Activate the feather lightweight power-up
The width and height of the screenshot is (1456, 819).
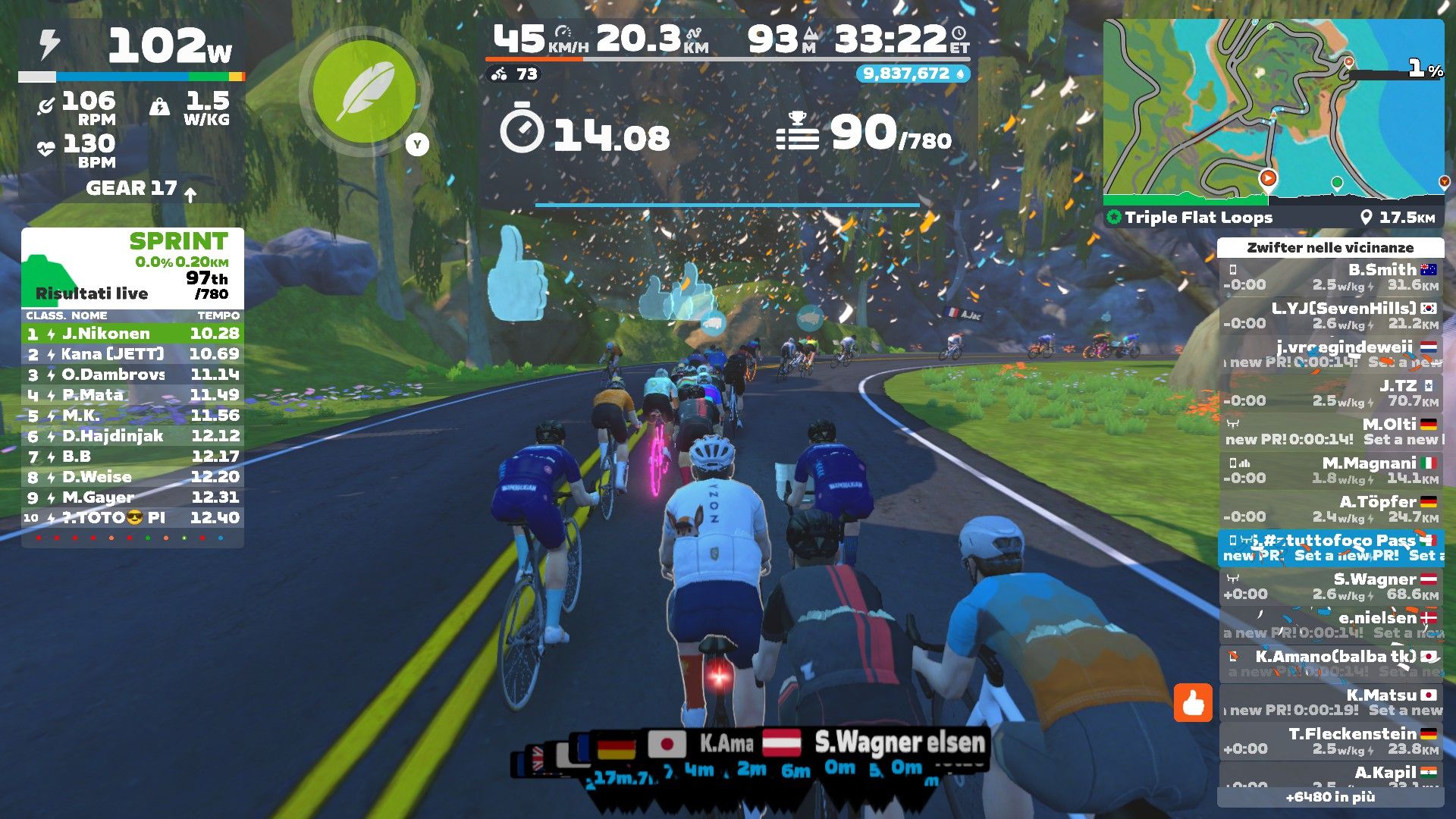pos(365,92)
